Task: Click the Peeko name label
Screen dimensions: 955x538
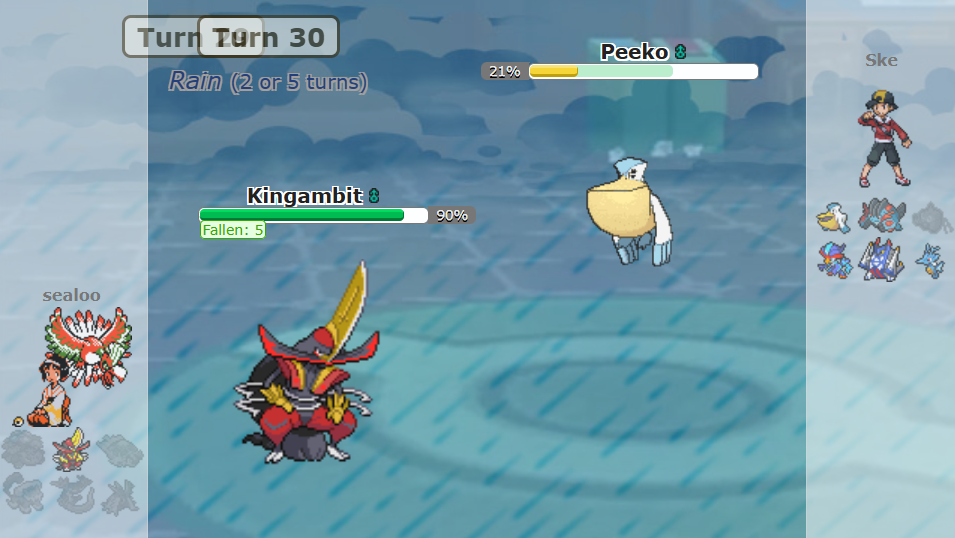Action: 634,52
